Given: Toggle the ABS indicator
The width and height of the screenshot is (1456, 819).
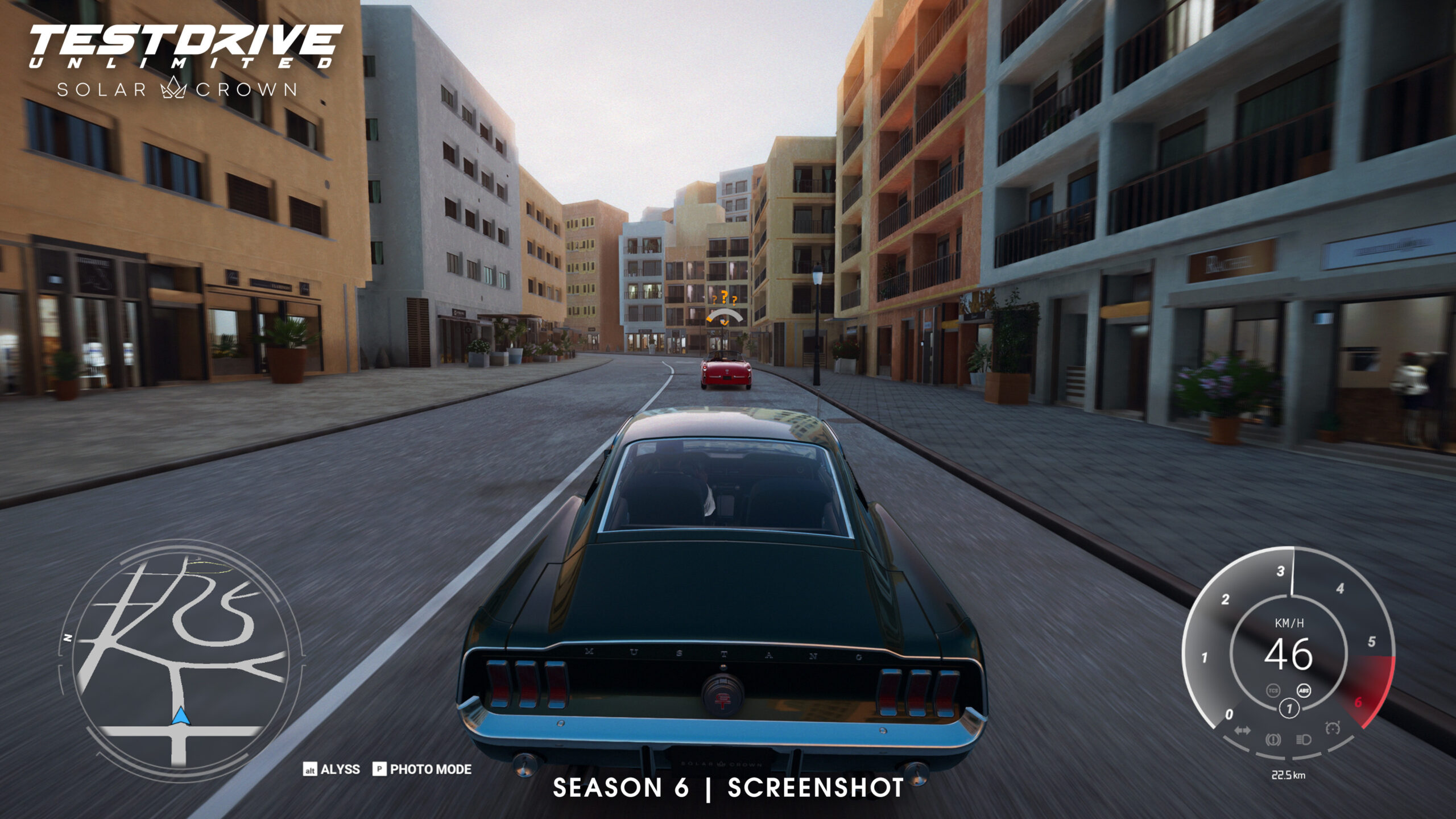Looking at the screenshot, I should click(x=1304, y=690).
